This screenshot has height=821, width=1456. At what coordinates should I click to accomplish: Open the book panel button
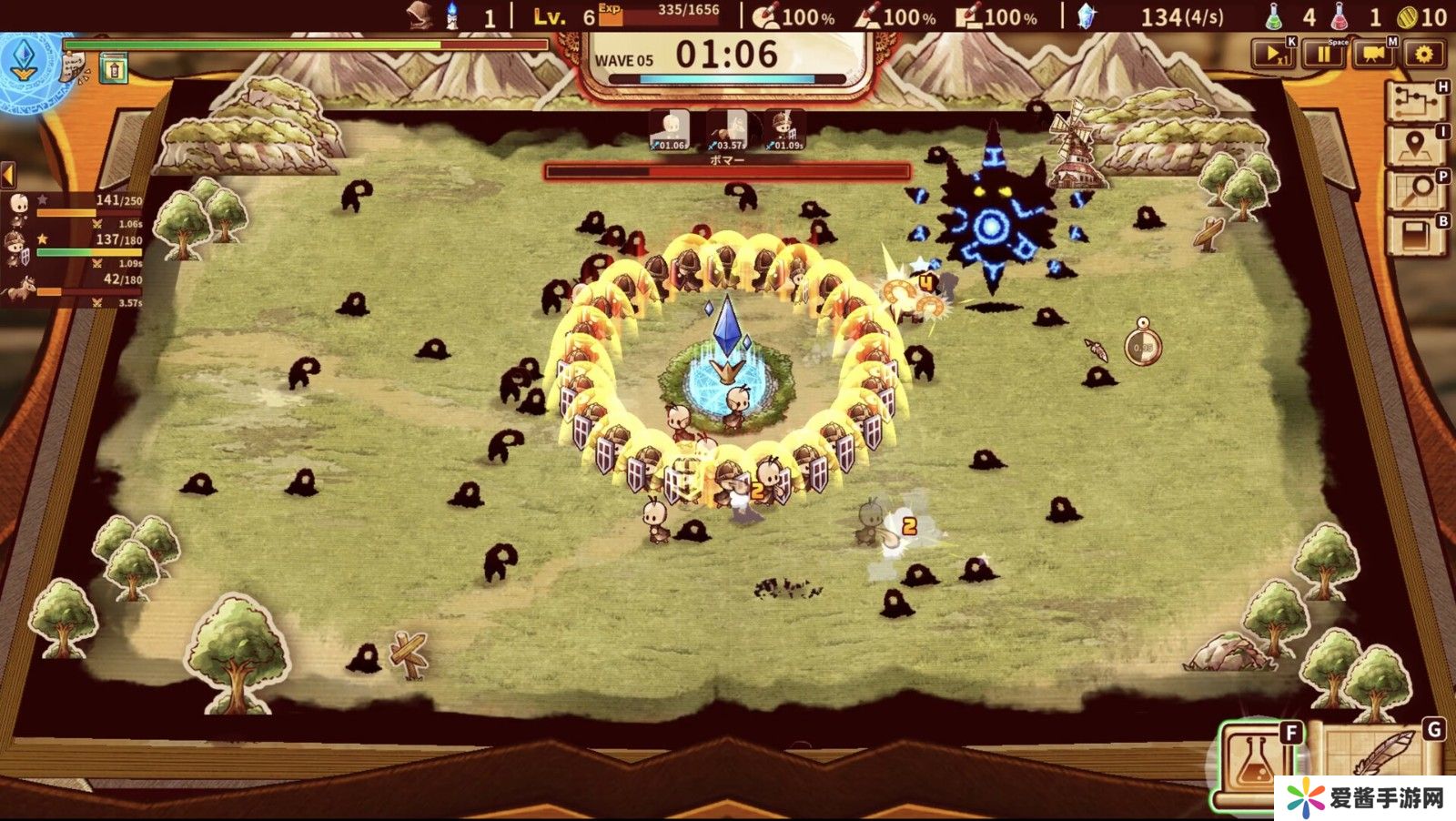point(1415,236)
